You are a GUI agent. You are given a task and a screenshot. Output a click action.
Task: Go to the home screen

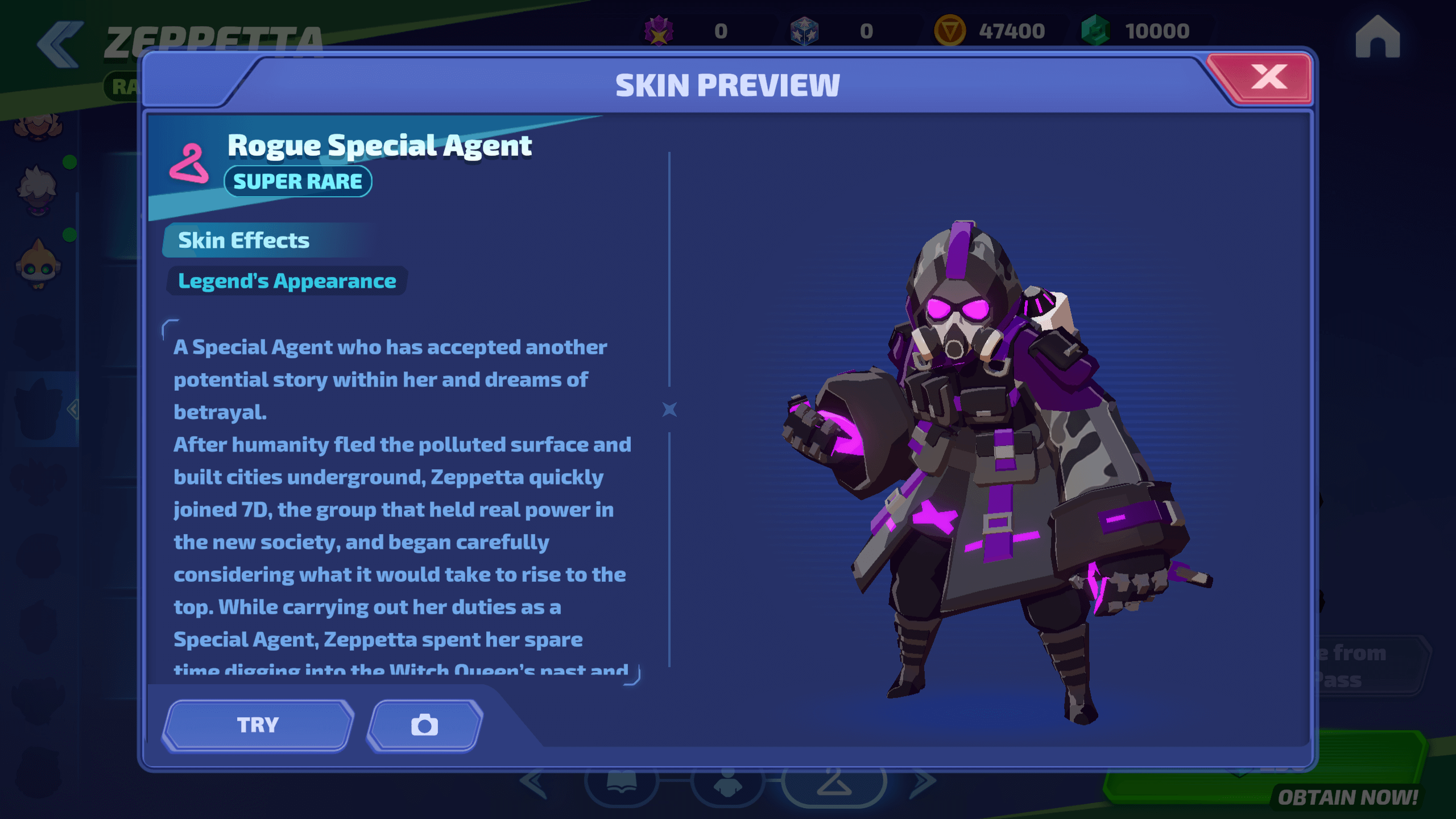point(1377,38)
